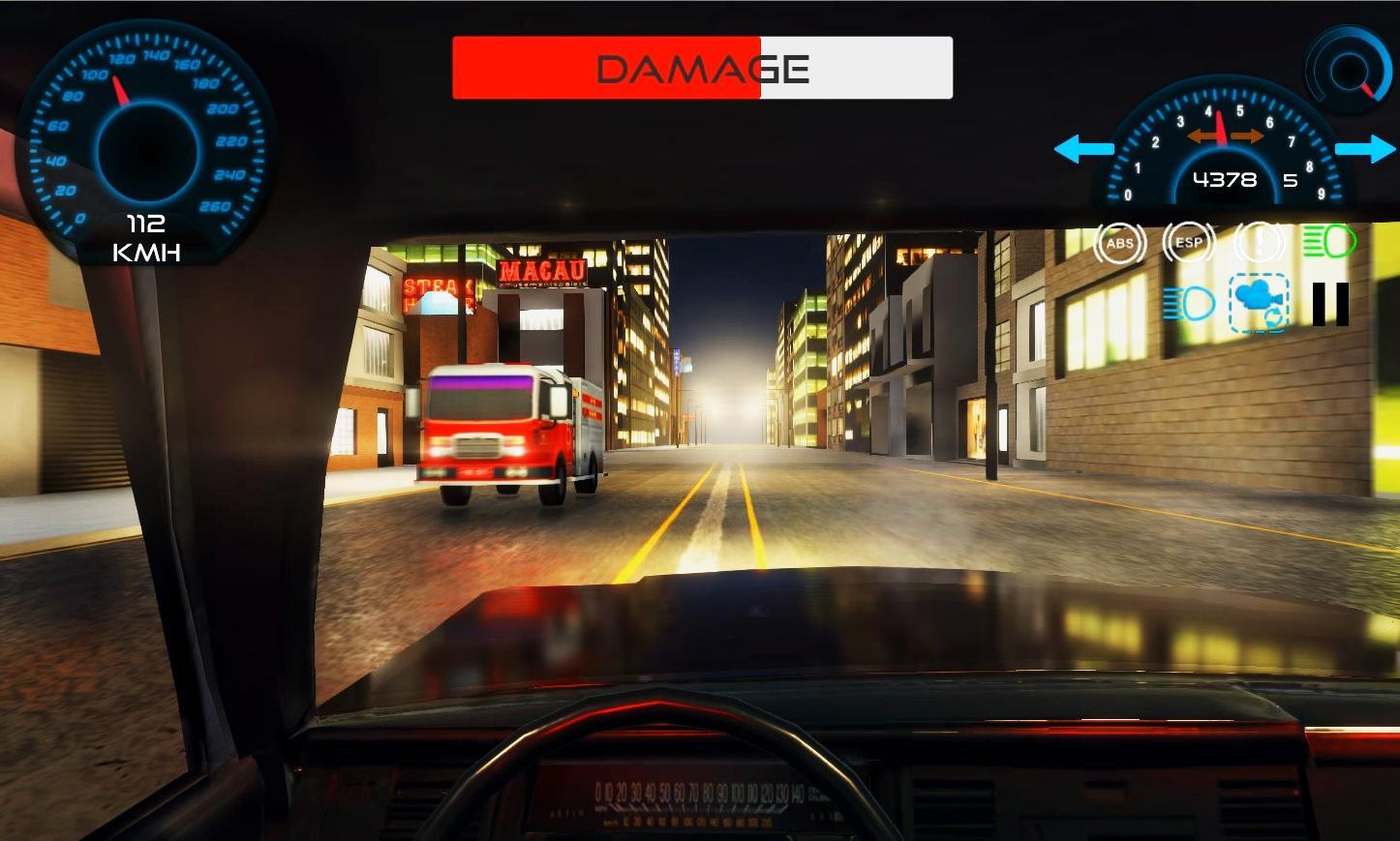Click the handbrake warning icon
This screenshot has width=1400, height=841.
click(x=1258, y=243)
